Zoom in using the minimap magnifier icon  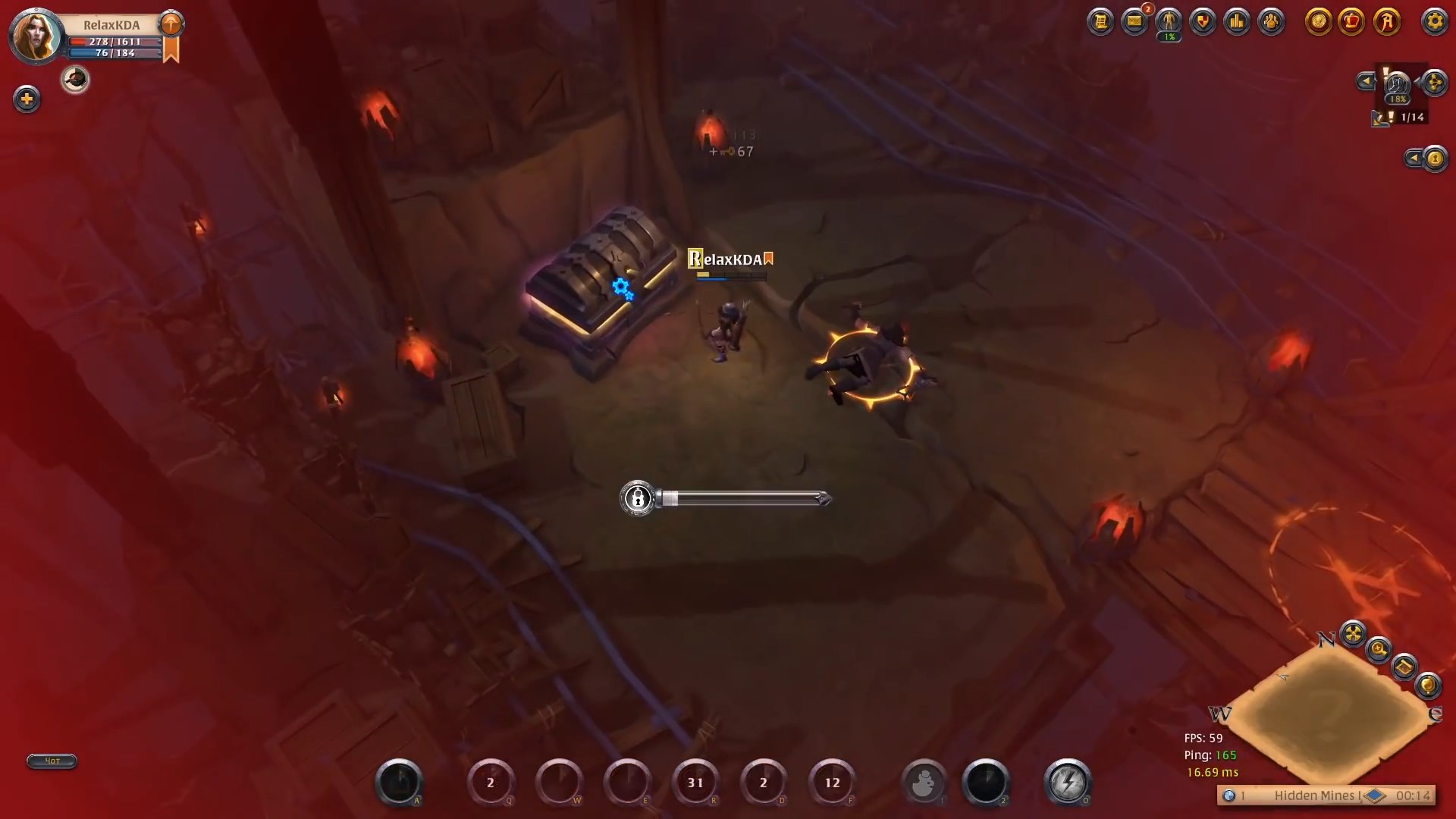click(1378, 650)
